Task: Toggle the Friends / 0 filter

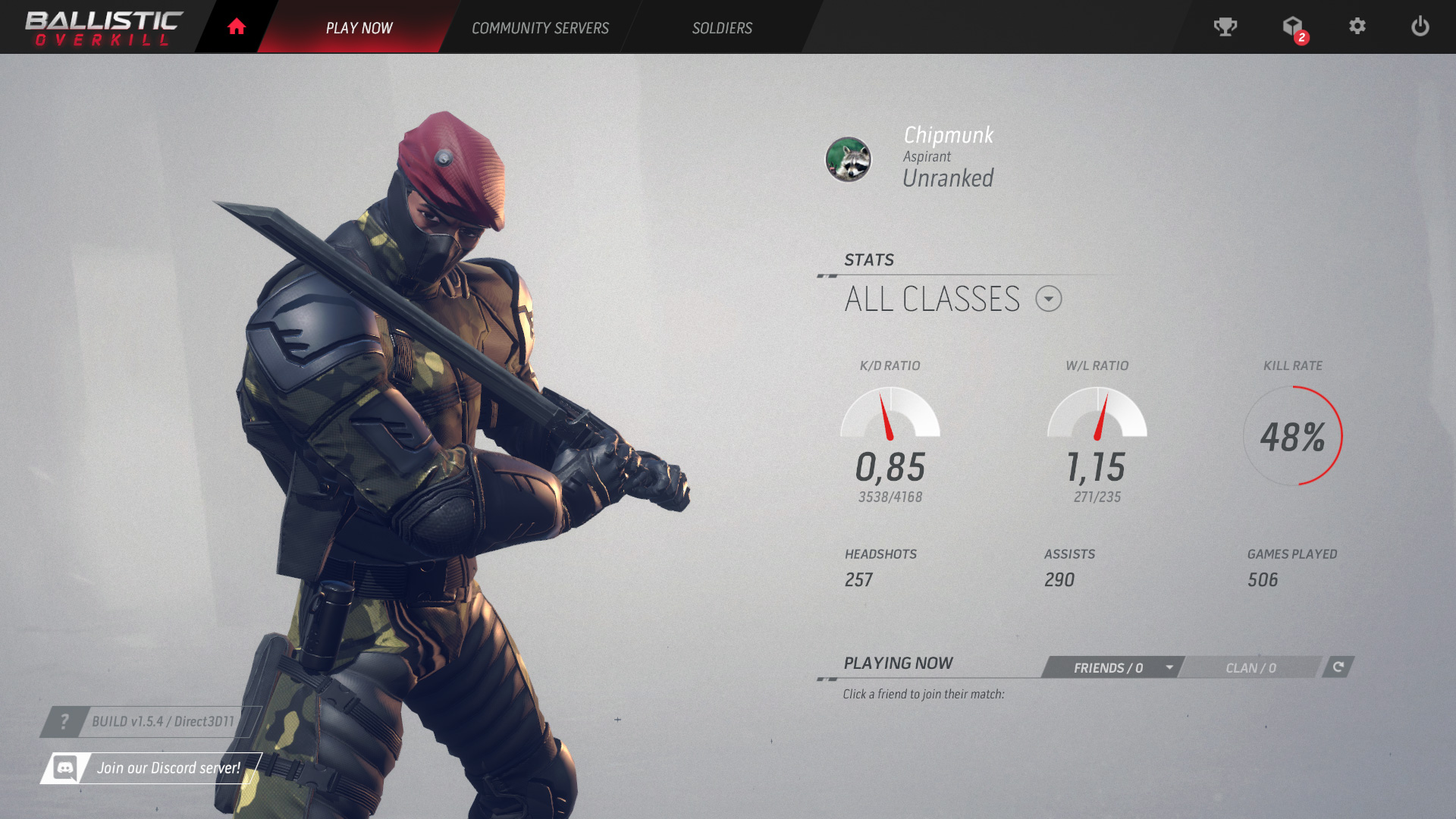Action: [1107, 668]
